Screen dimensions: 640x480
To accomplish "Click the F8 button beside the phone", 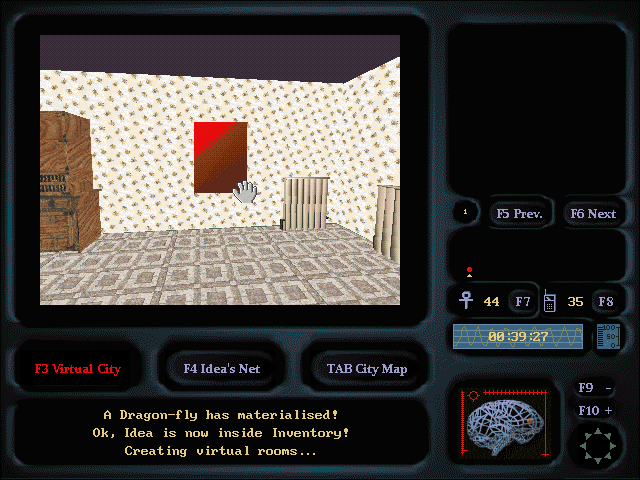I will pos(605,301).
